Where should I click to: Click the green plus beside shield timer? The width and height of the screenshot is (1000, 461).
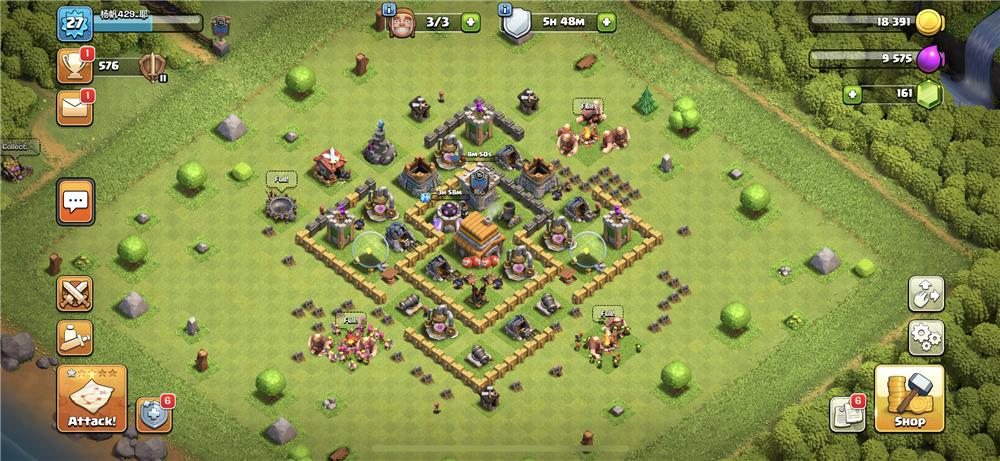(605, 22)
